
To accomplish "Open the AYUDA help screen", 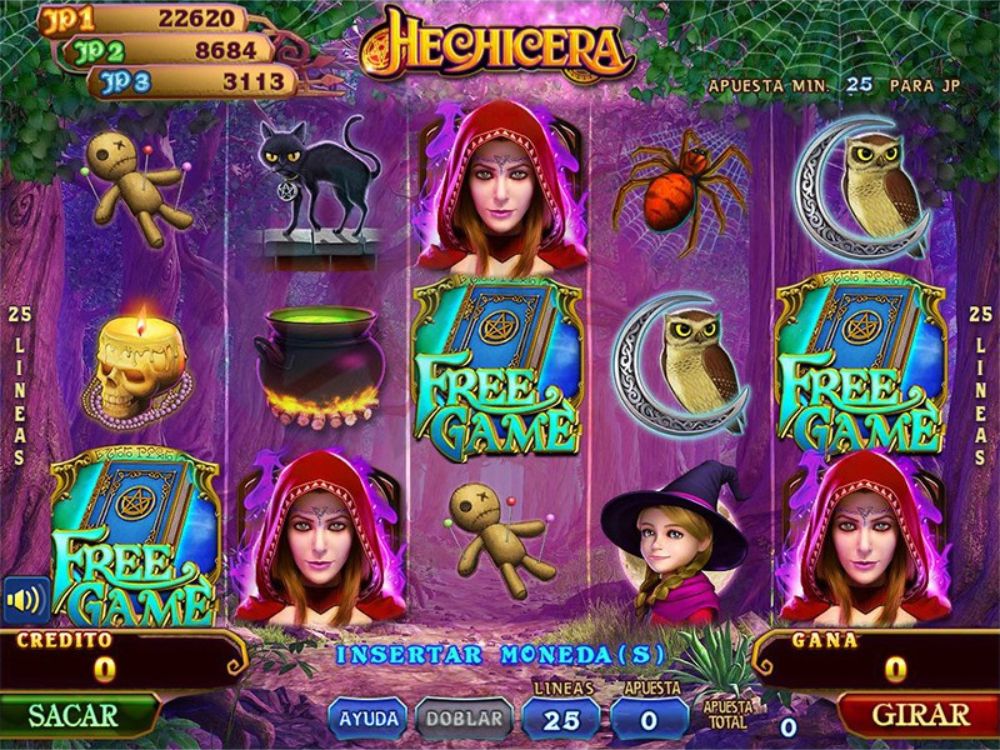I will click(369, 718).
